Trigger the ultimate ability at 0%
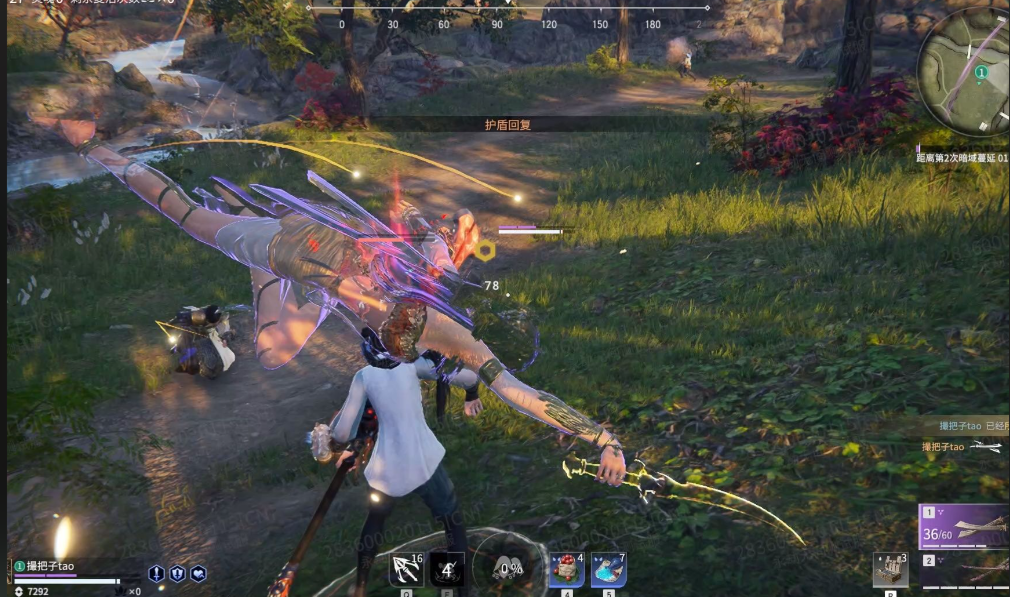 click(512, 568)
